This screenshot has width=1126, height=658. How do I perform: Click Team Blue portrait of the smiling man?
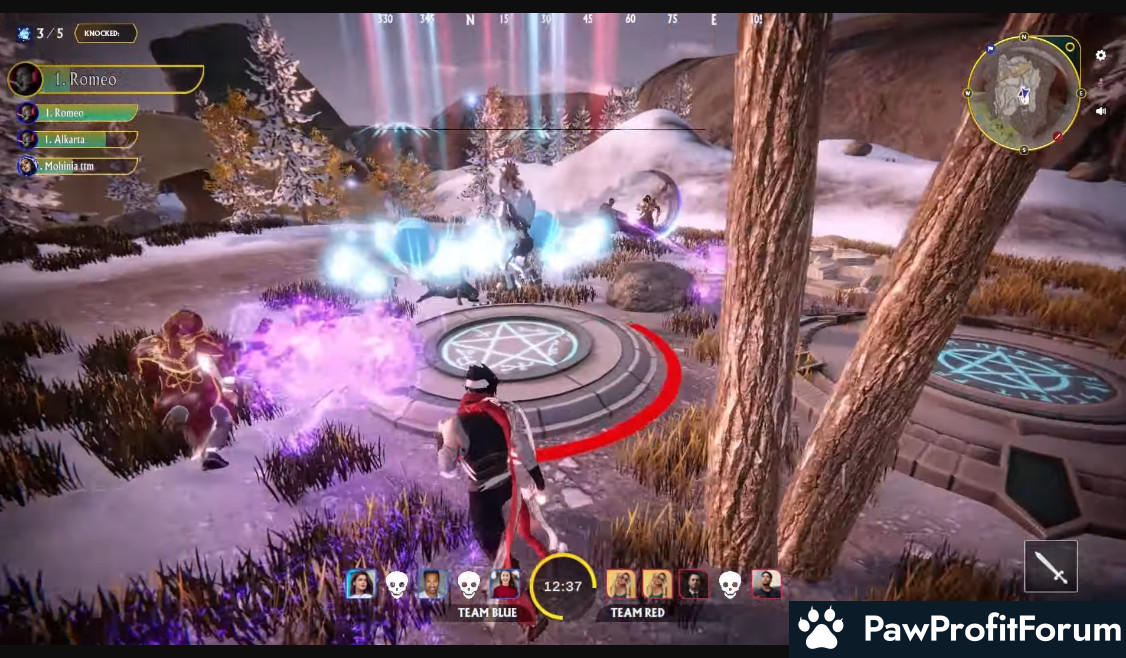[x=432, y=584]
